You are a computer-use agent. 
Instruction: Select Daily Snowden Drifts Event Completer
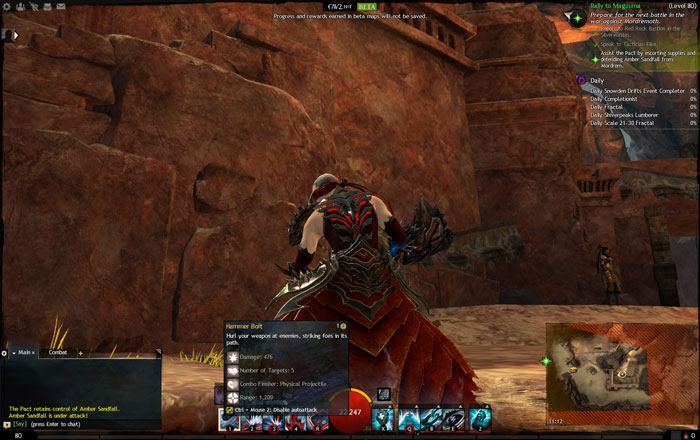pyautogui.click(x=637, y=90)
